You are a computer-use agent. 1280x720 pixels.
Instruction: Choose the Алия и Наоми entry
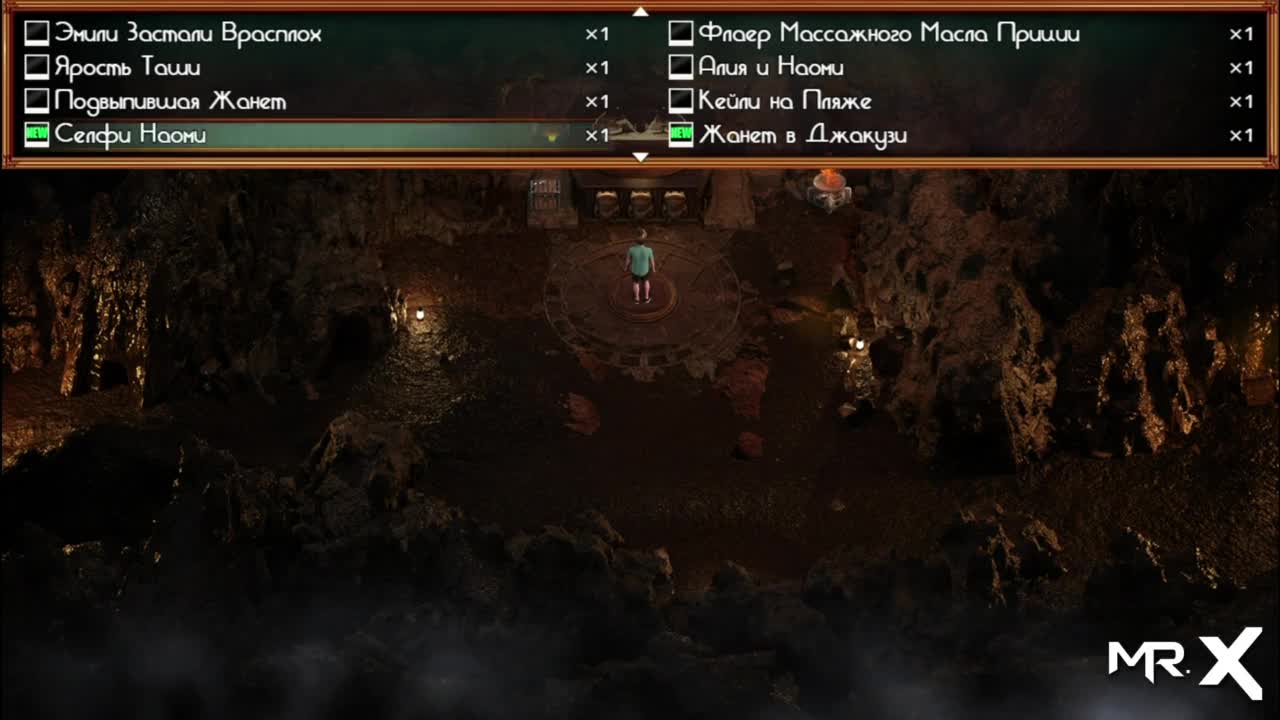770,68
